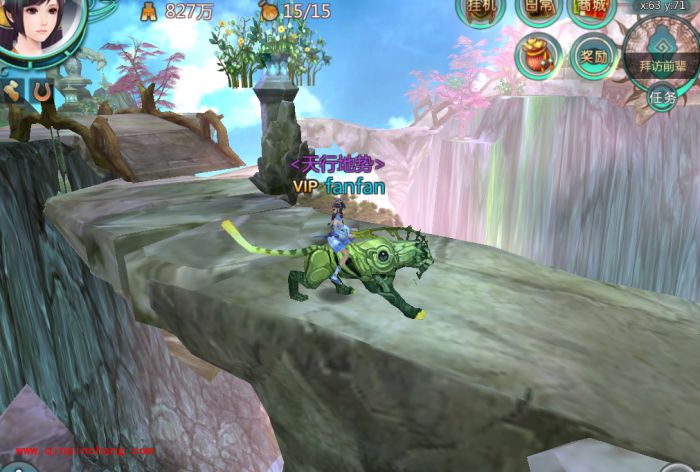Open the 日常 daily activities menu

(x=537, y=8)
